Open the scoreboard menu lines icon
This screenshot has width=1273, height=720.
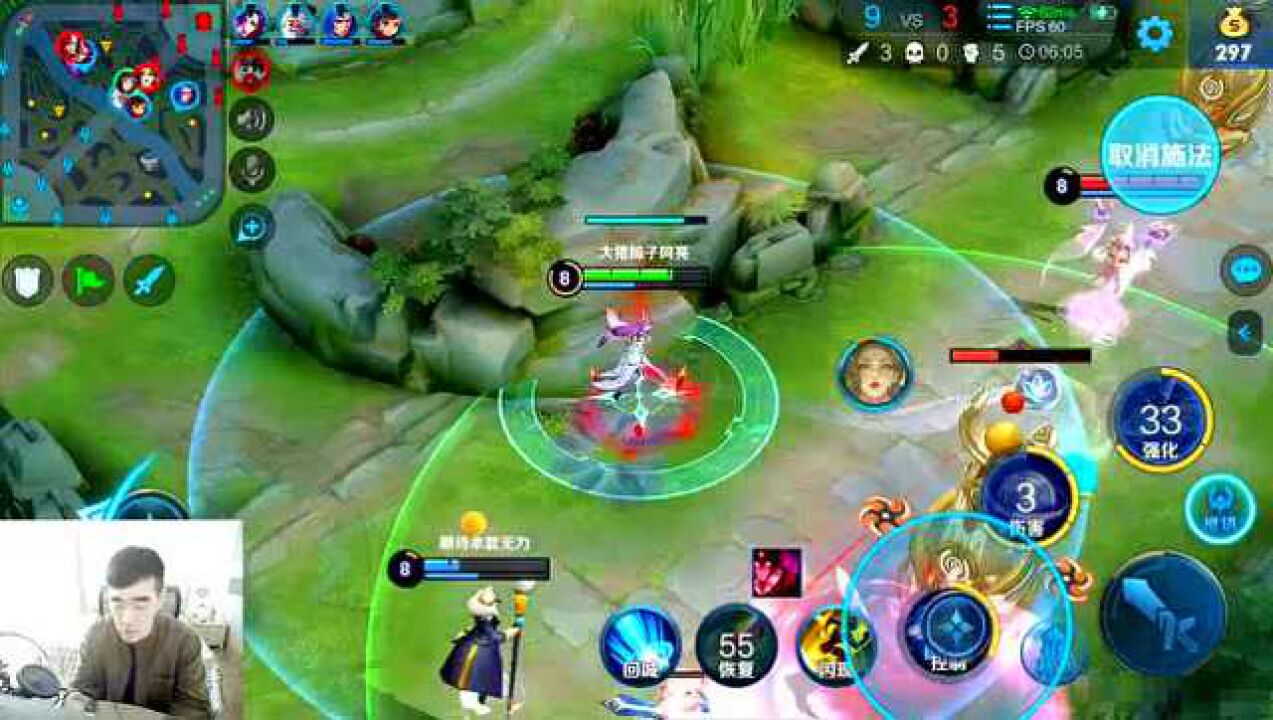click(999, 19)
